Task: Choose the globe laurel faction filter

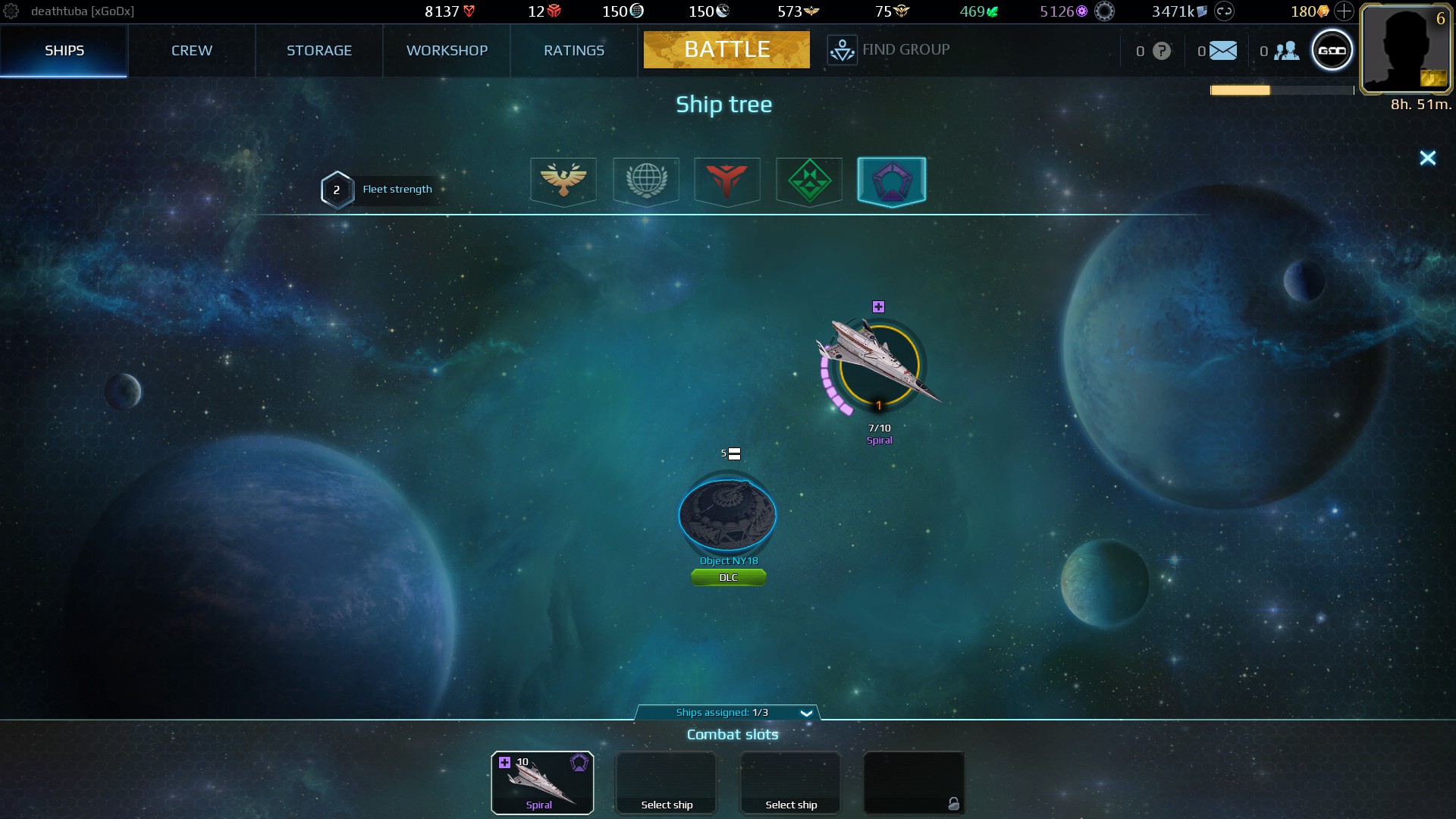Action: tap(646, 180)
